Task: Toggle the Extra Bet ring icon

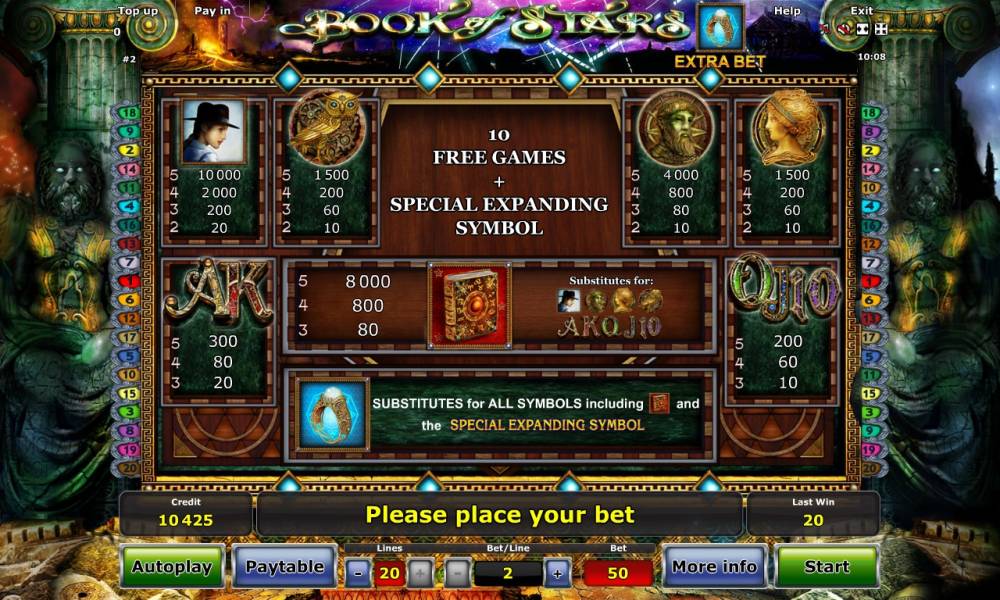Action: (x=720, y=28)
